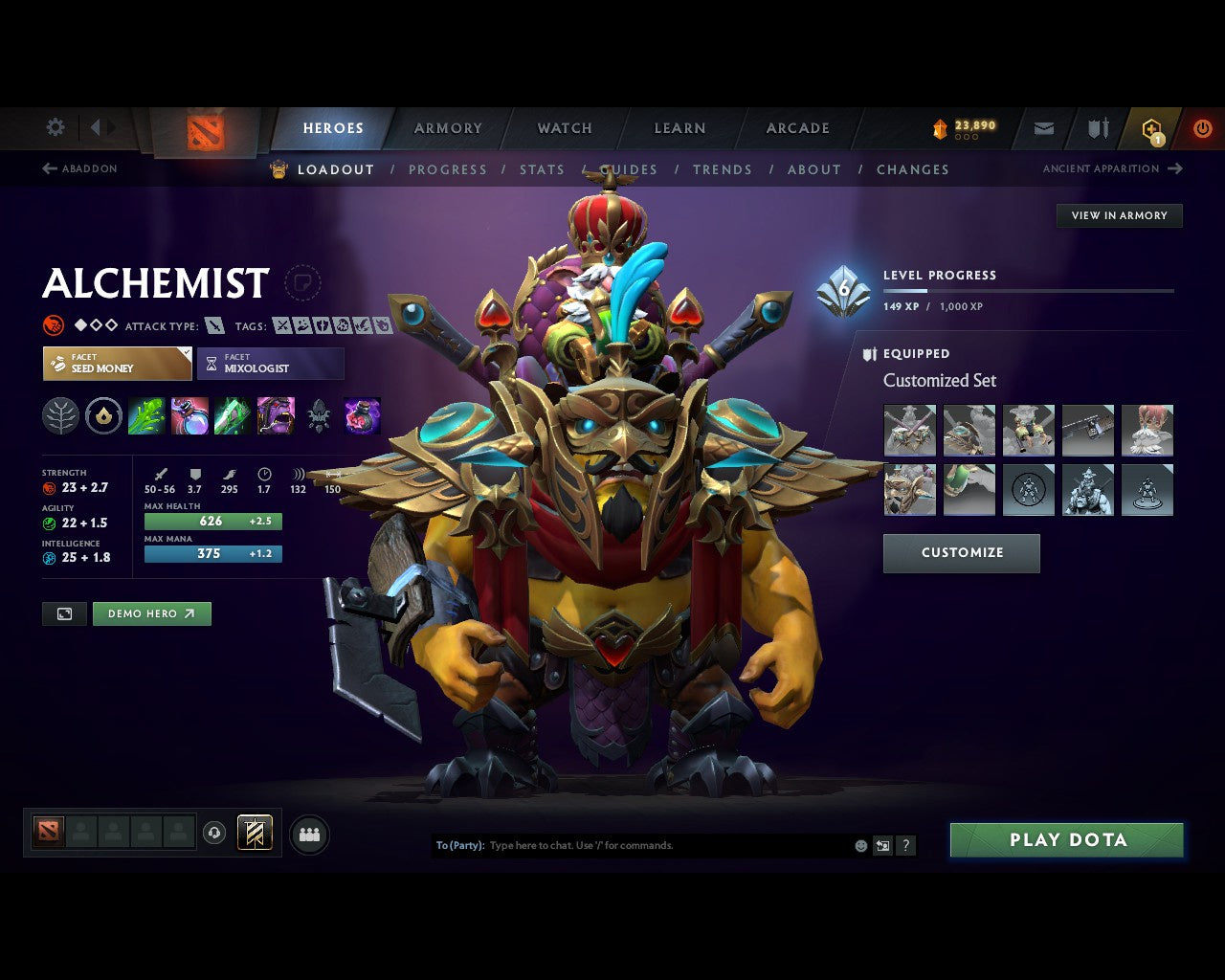Click the Level Progress XP bar
The image size is (1225, 980).
(1027, 290)
